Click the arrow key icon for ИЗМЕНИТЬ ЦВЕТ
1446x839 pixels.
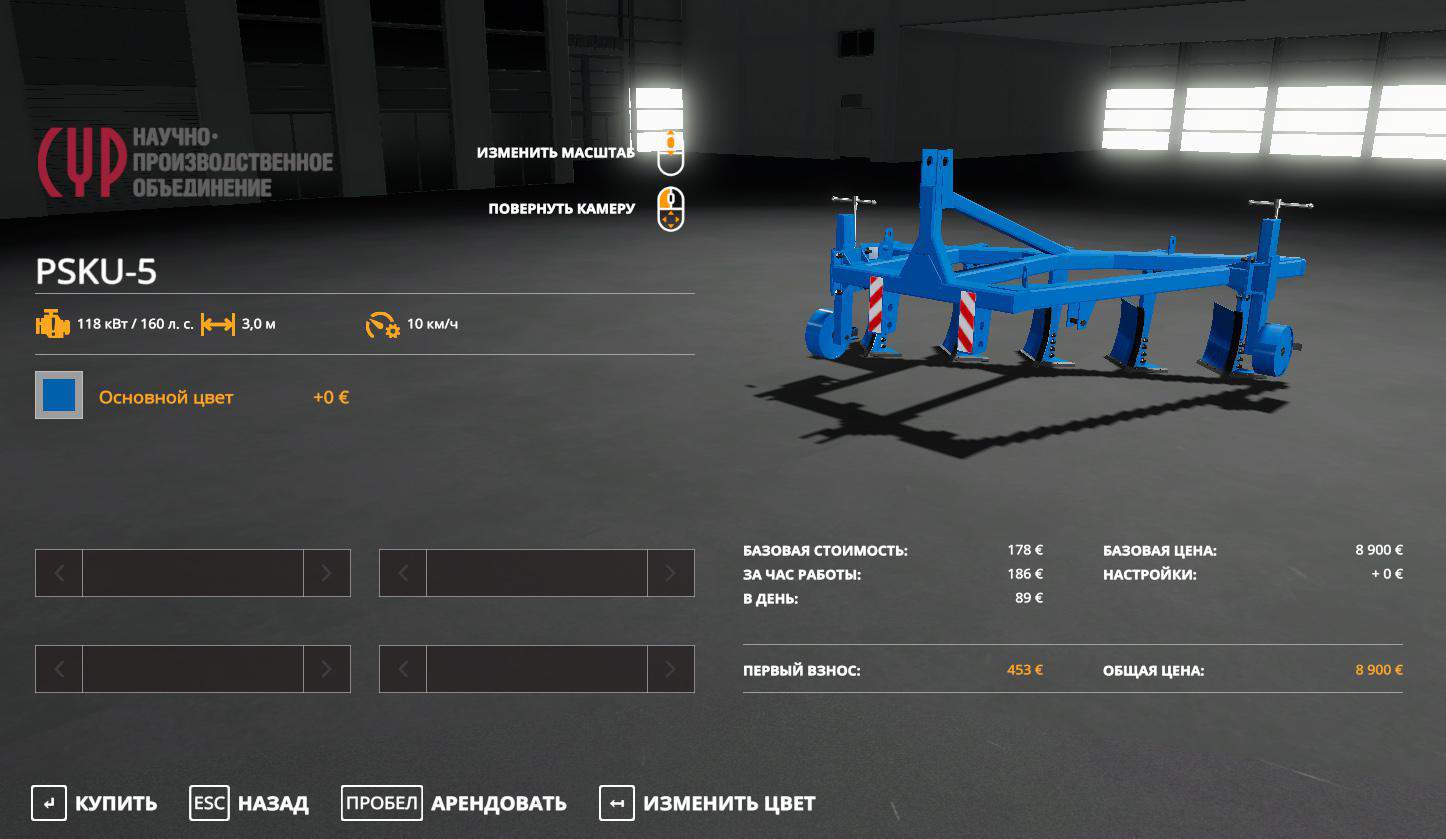coord(617,803)
